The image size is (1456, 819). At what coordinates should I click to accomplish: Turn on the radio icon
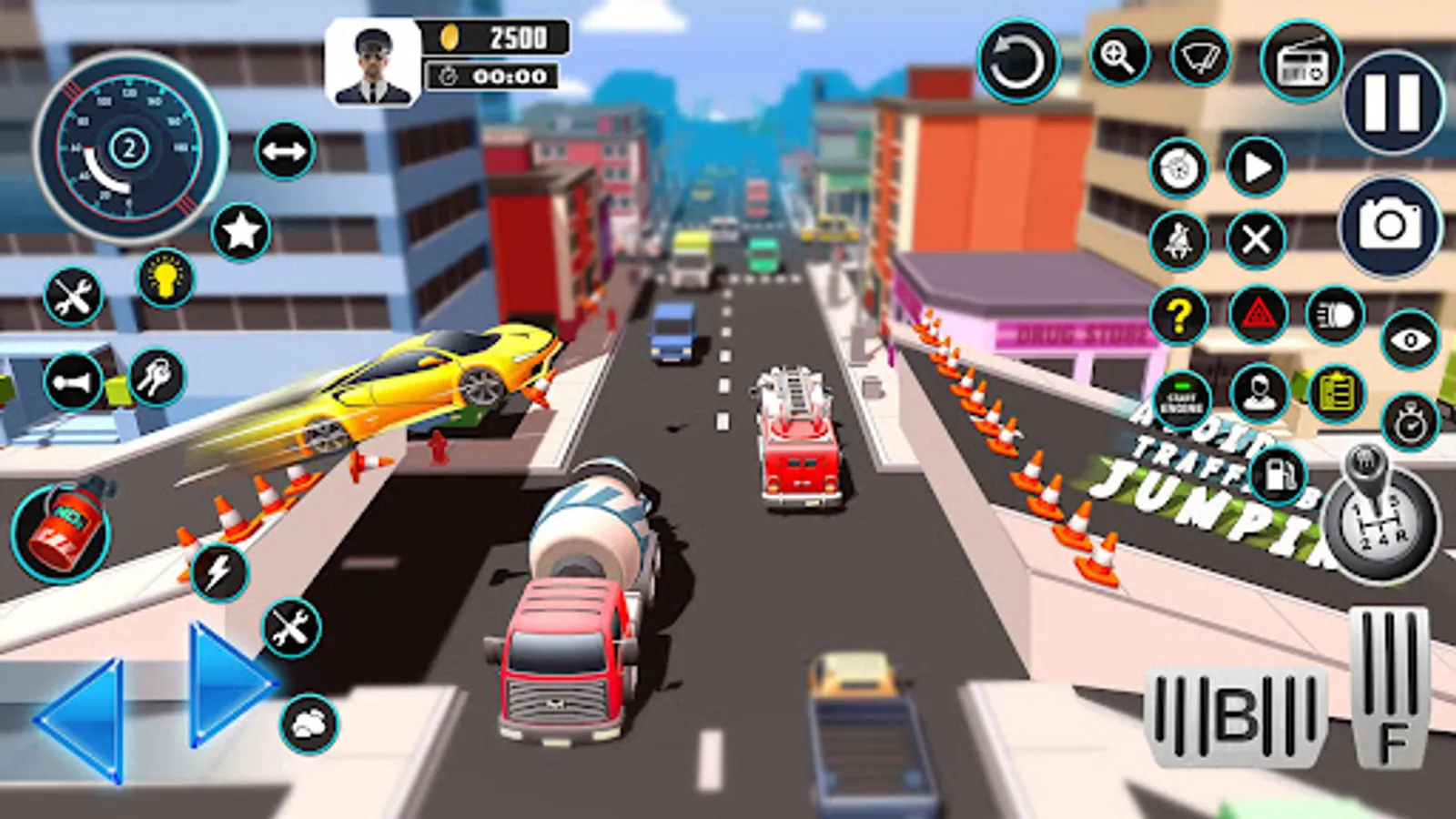[1301, 62]
